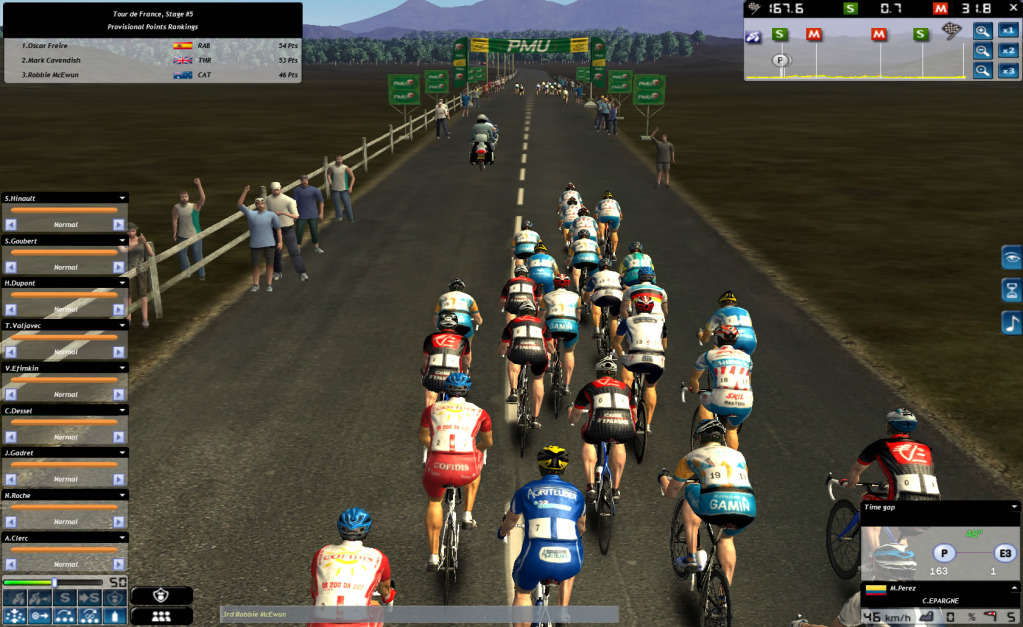Expand the Time gap dropdown
This screenshot has width=1023, height=627.
tap(1014, 507)
